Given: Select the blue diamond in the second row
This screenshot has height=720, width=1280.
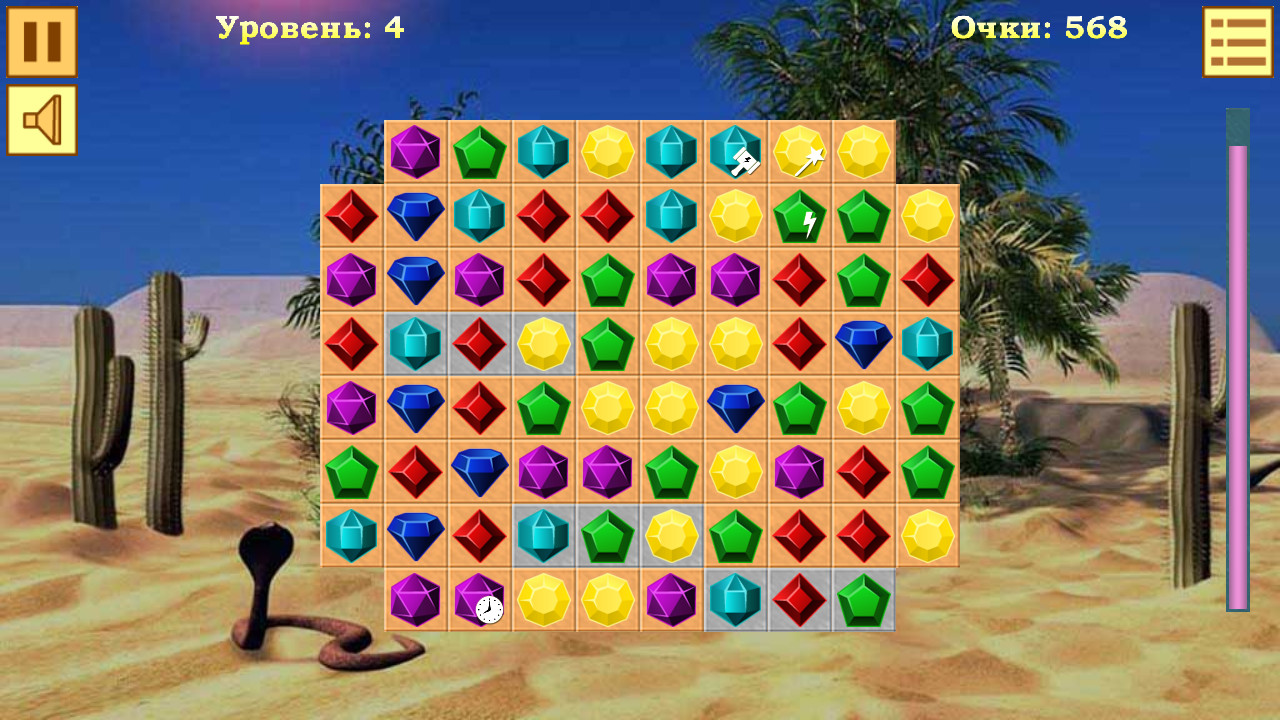Looking at the screenshot, I should pyautogui.click(x=417, y=216).
